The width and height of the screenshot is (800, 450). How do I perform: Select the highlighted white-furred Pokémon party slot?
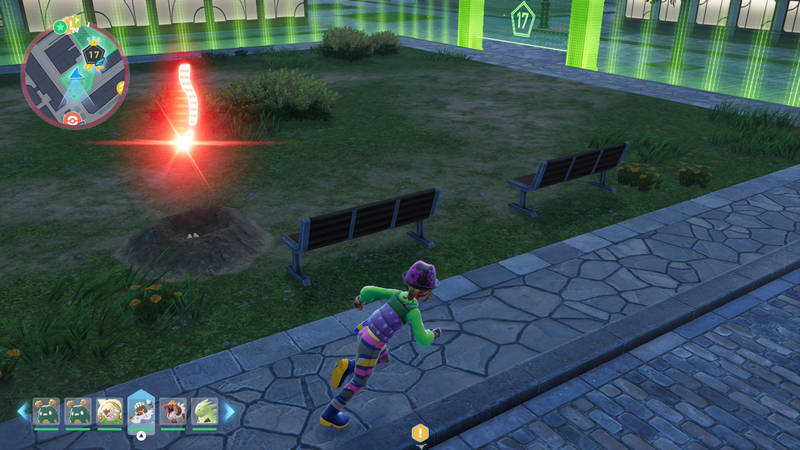pyautogui.click(x=141, y=412)
